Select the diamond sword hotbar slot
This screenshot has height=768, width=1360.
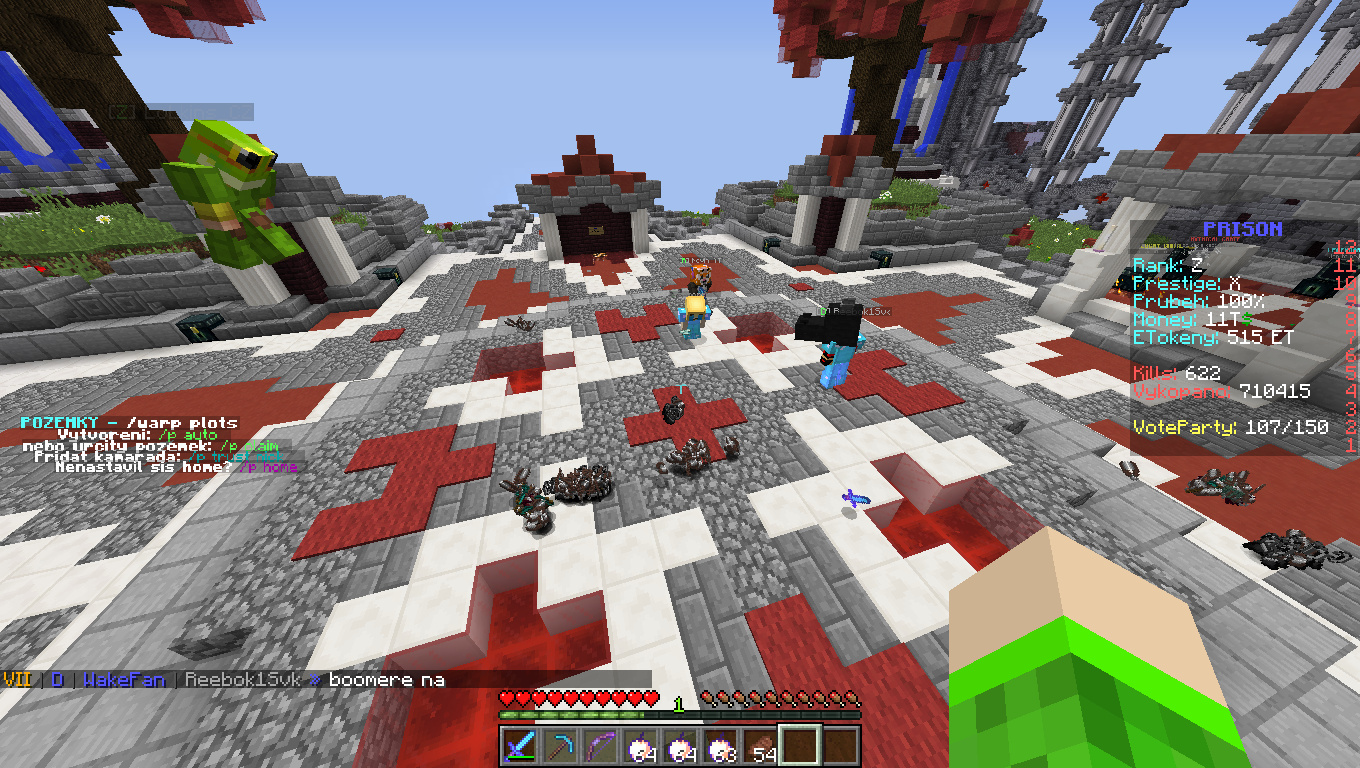click(x=520, y=746)
